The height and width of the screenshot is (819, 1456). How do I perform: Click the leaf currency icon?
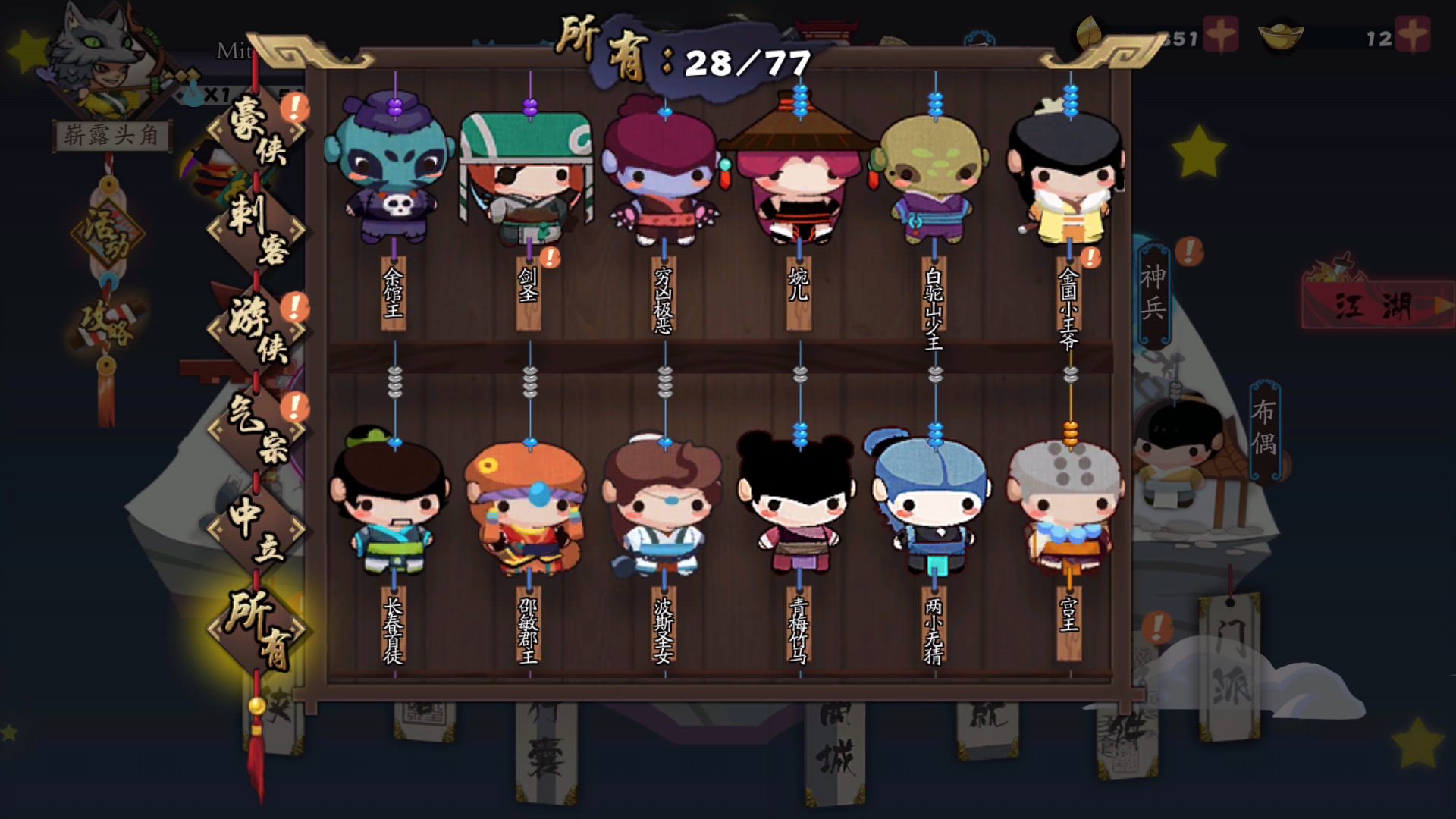pos(1090,32)
